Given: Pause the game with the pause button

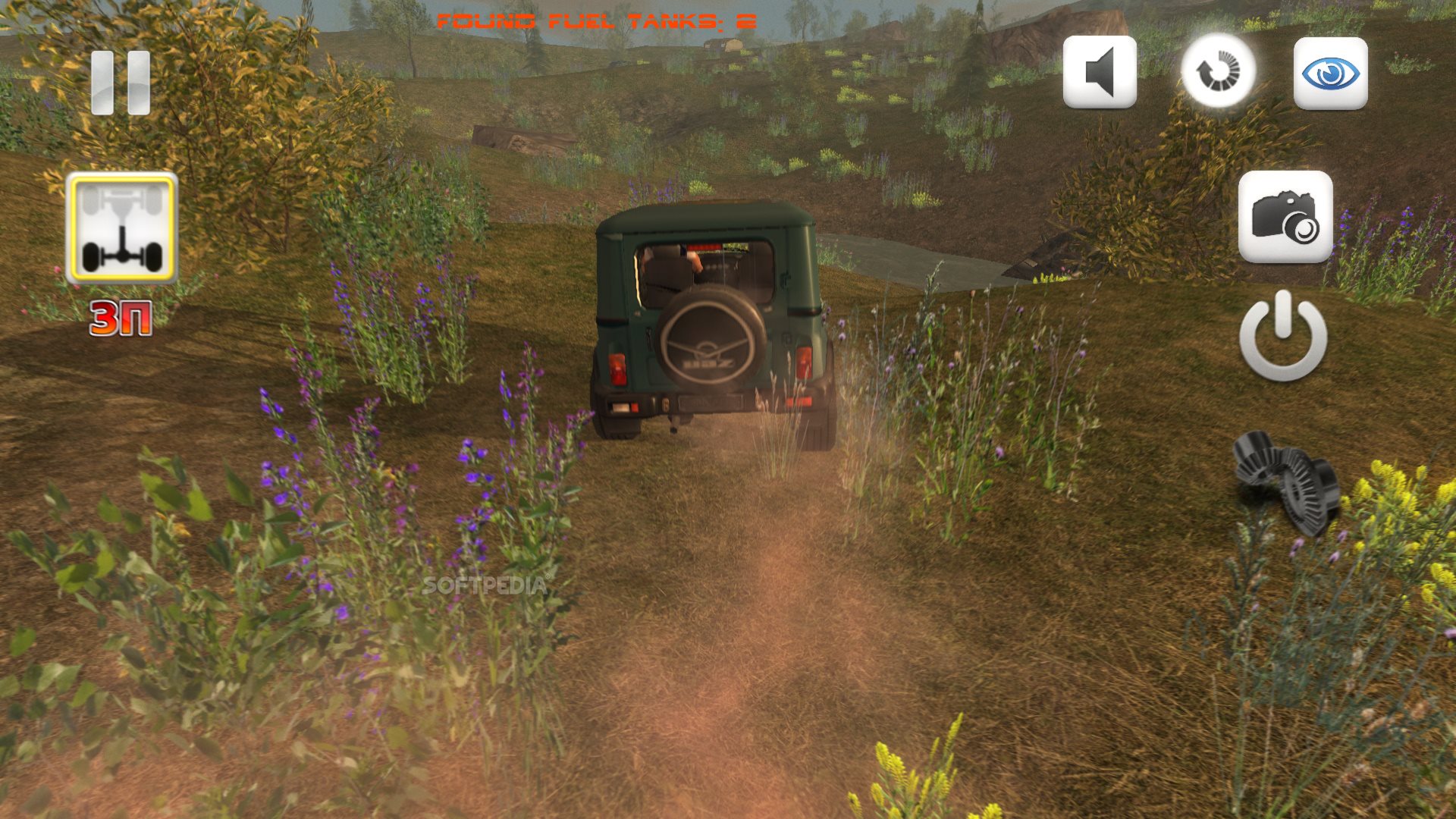Looking at the screenshot, I should pyautogui.click(x=121, y=83).
